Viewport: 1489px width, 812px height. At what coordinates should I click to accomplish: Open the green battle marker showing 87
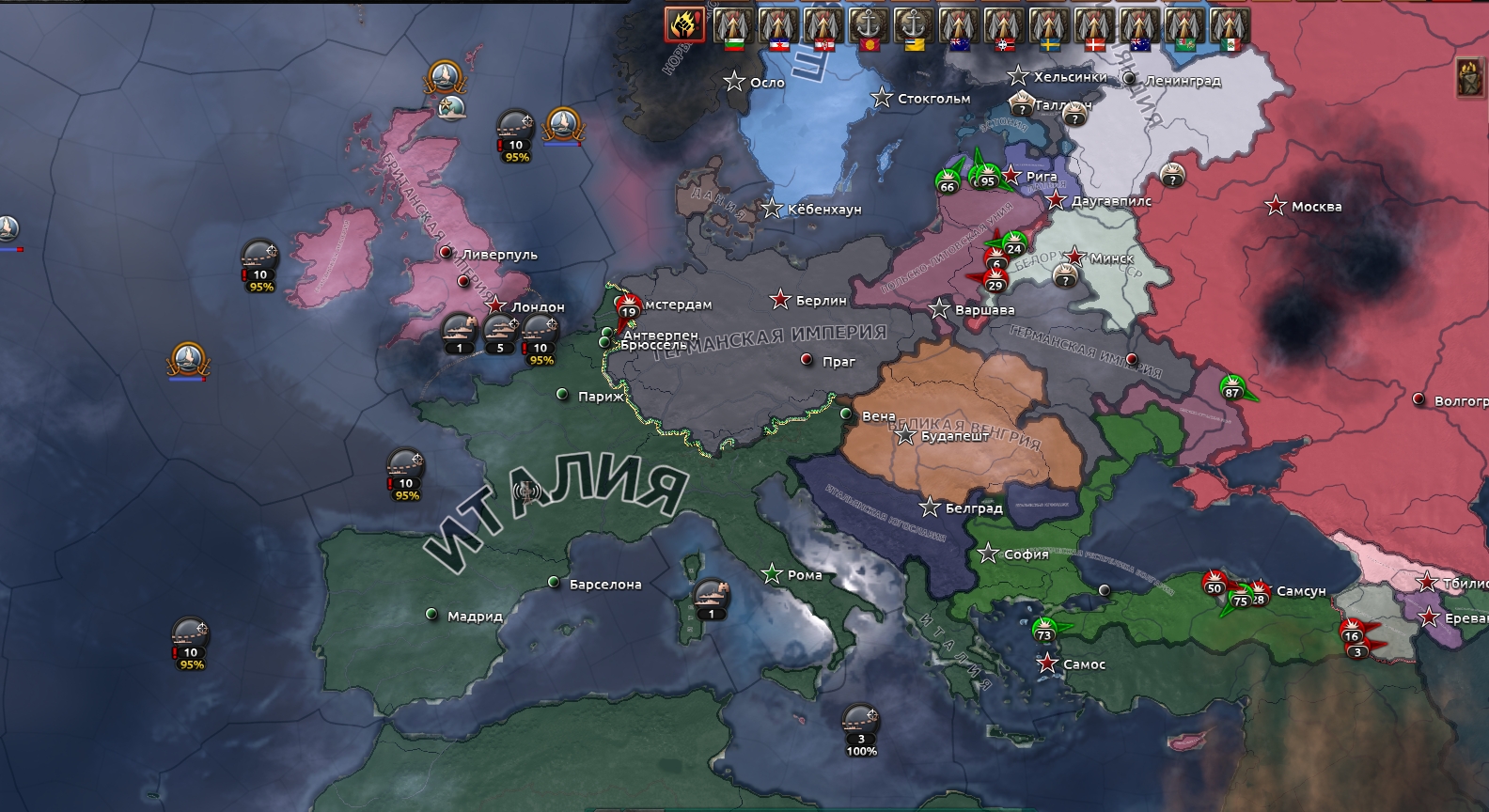[x=1231, y=388]
